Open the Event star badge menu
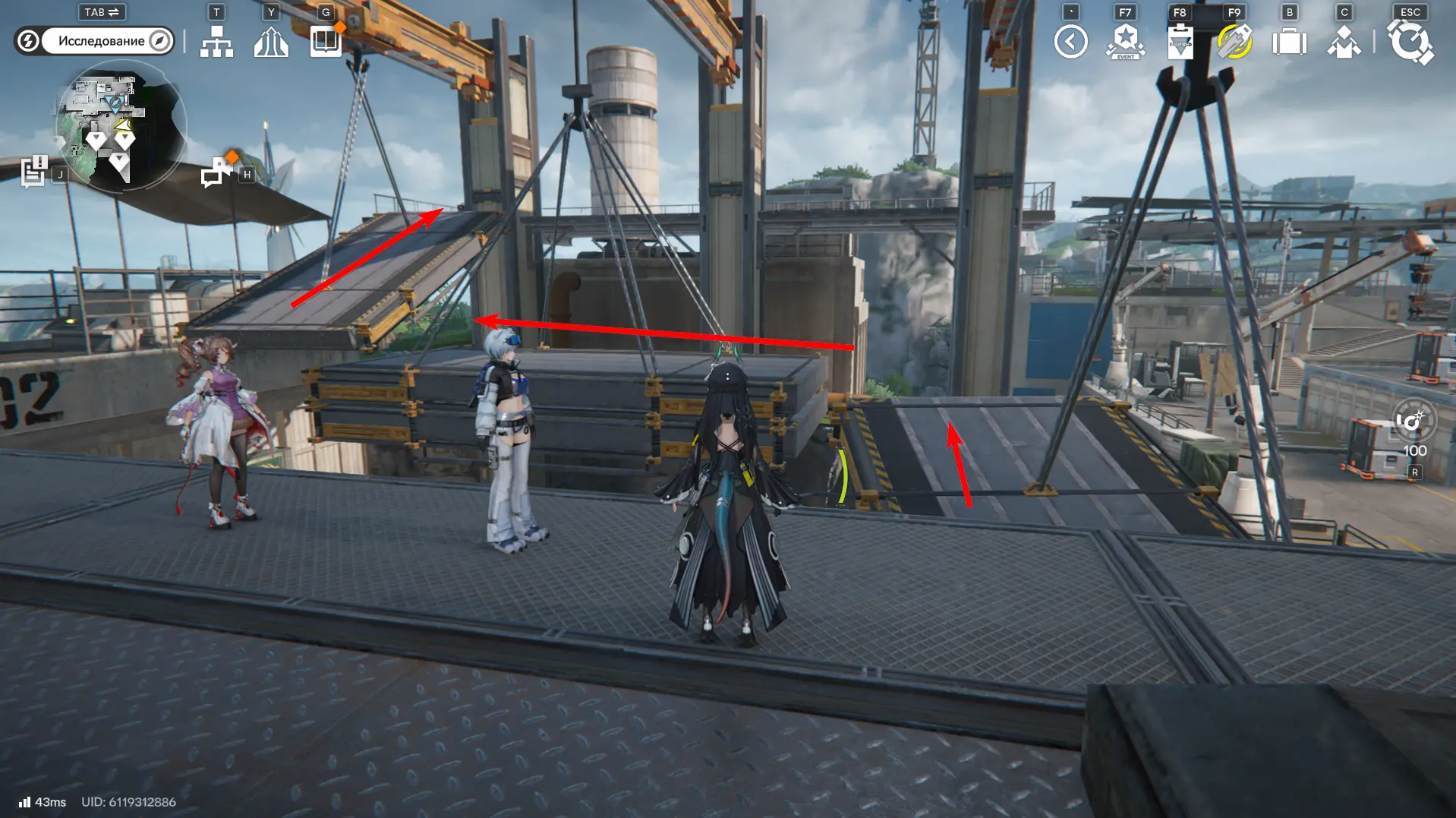 [x=1125, y=42]
